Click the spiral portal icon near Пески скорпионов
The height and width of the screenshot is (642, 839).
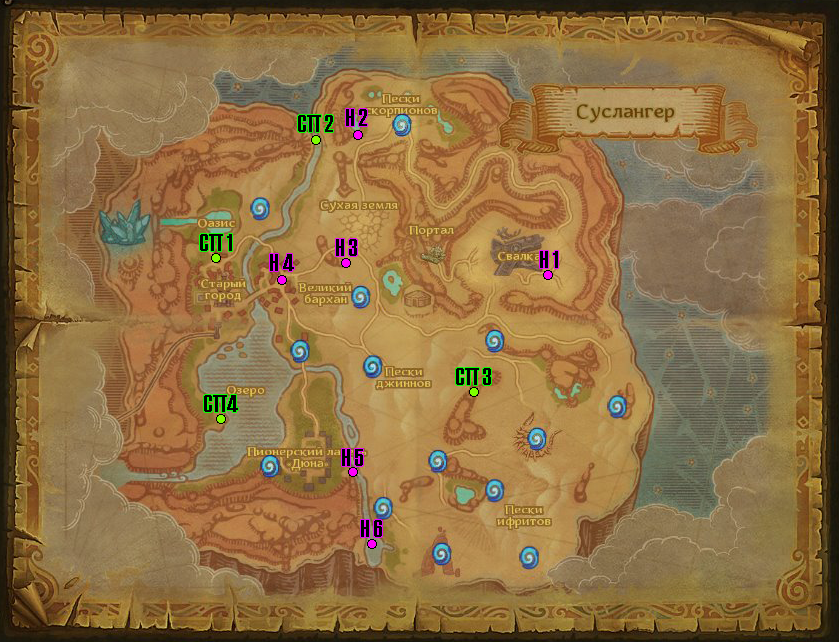pyautogui.click(x=402, y=125)
